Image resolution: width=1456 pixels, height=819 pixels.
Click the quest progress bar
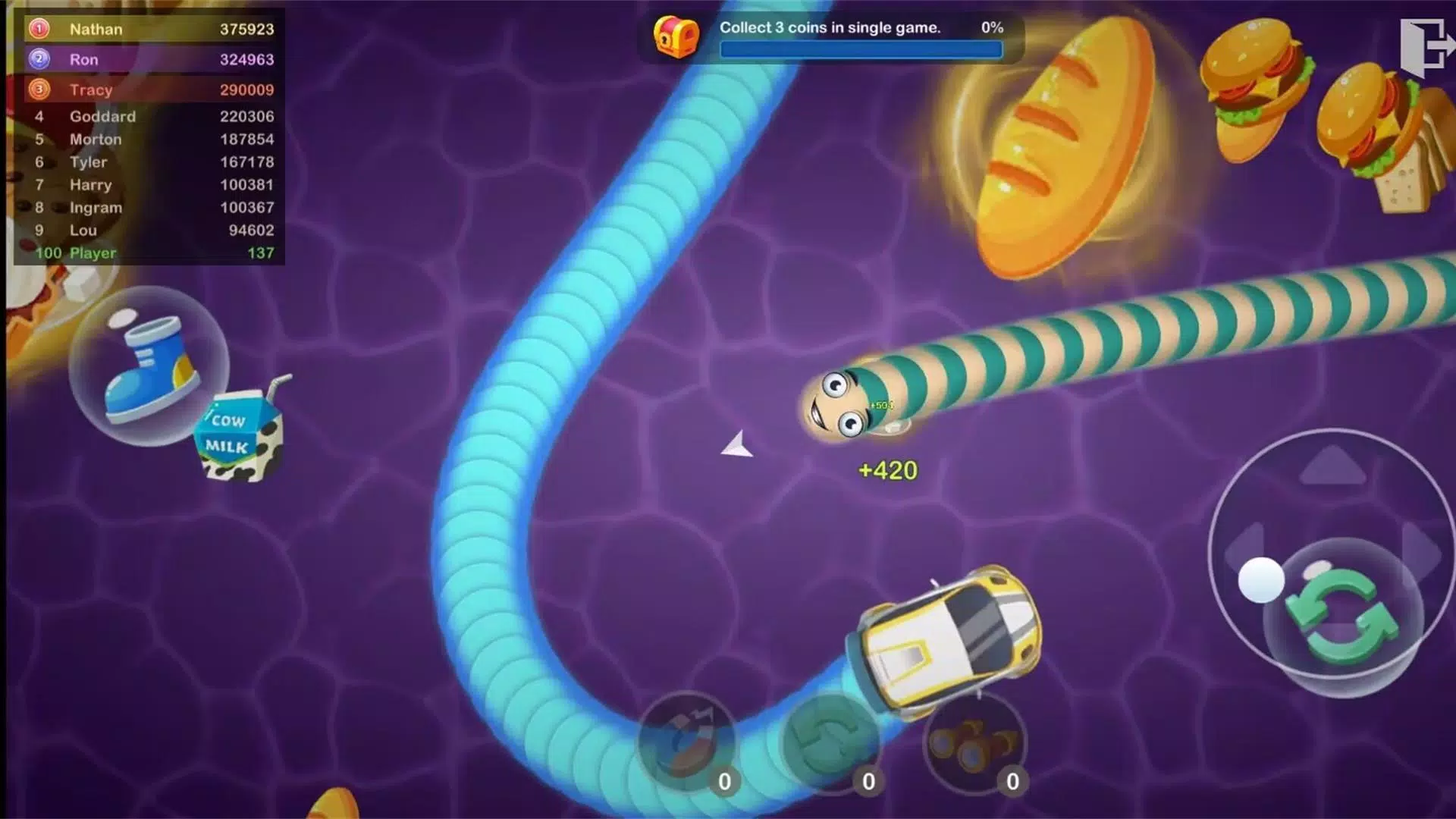point(861,50)
